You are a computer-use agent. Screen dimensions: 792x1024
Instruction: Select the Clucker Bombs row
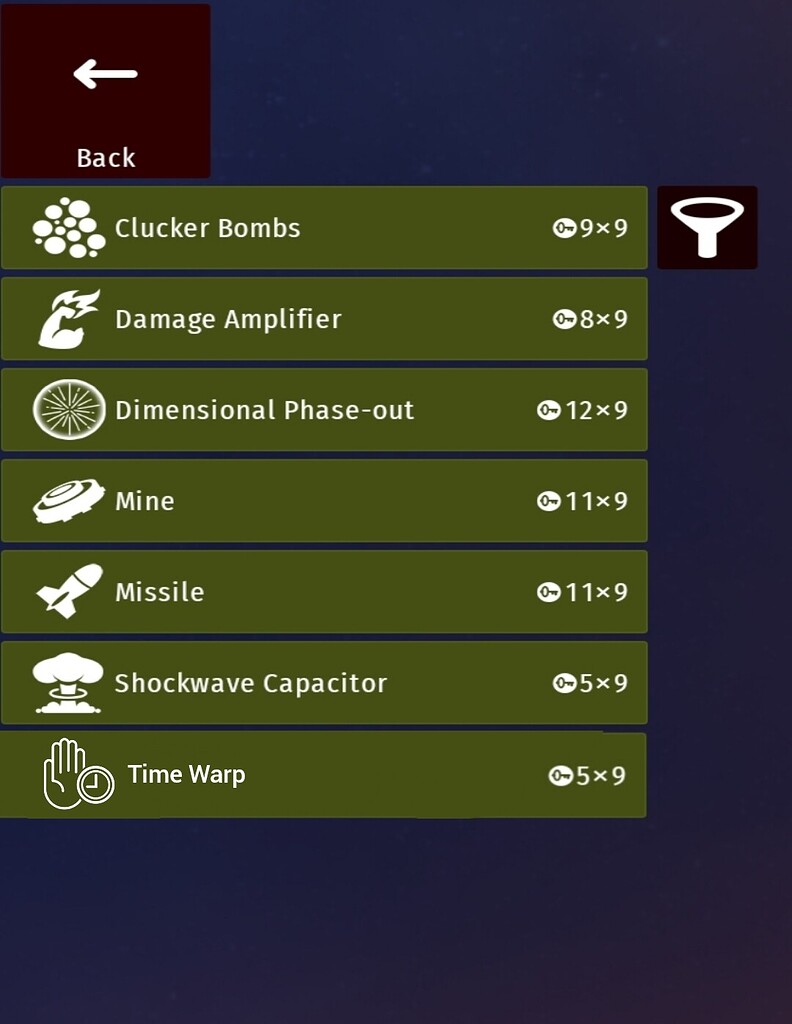click(x=324, y=228)
